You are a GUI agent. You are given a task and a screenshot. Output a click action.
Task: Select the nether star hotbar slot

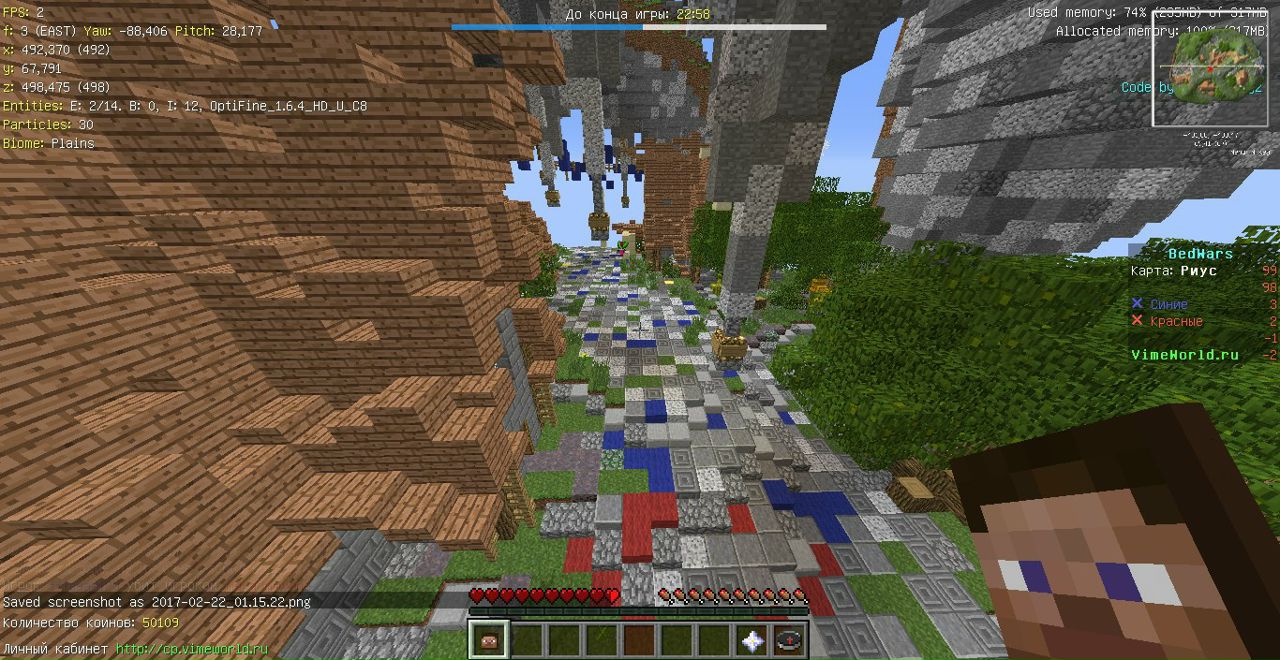(x=751, y=640)
